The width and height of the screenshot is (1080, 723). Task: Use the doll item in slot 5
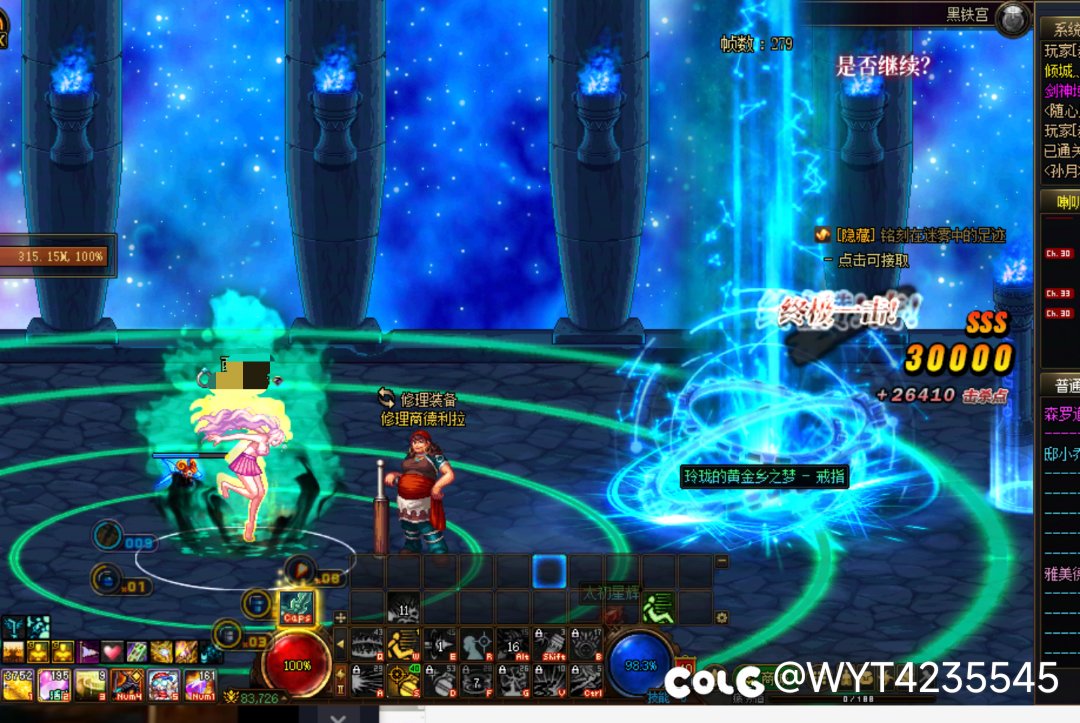[x=163, y=685]
